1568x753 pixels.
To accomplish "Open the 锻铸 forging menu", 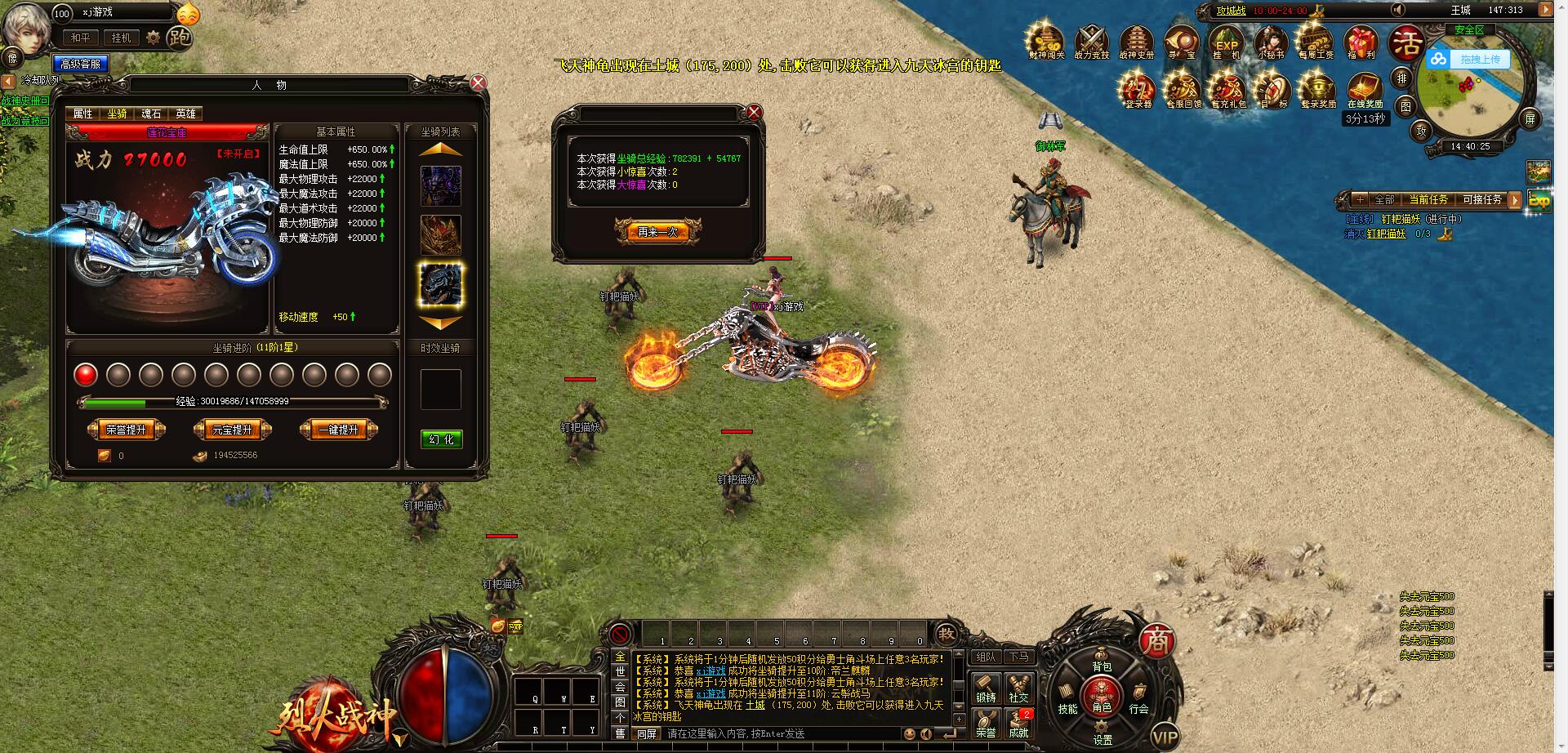I will pos(986,688).
